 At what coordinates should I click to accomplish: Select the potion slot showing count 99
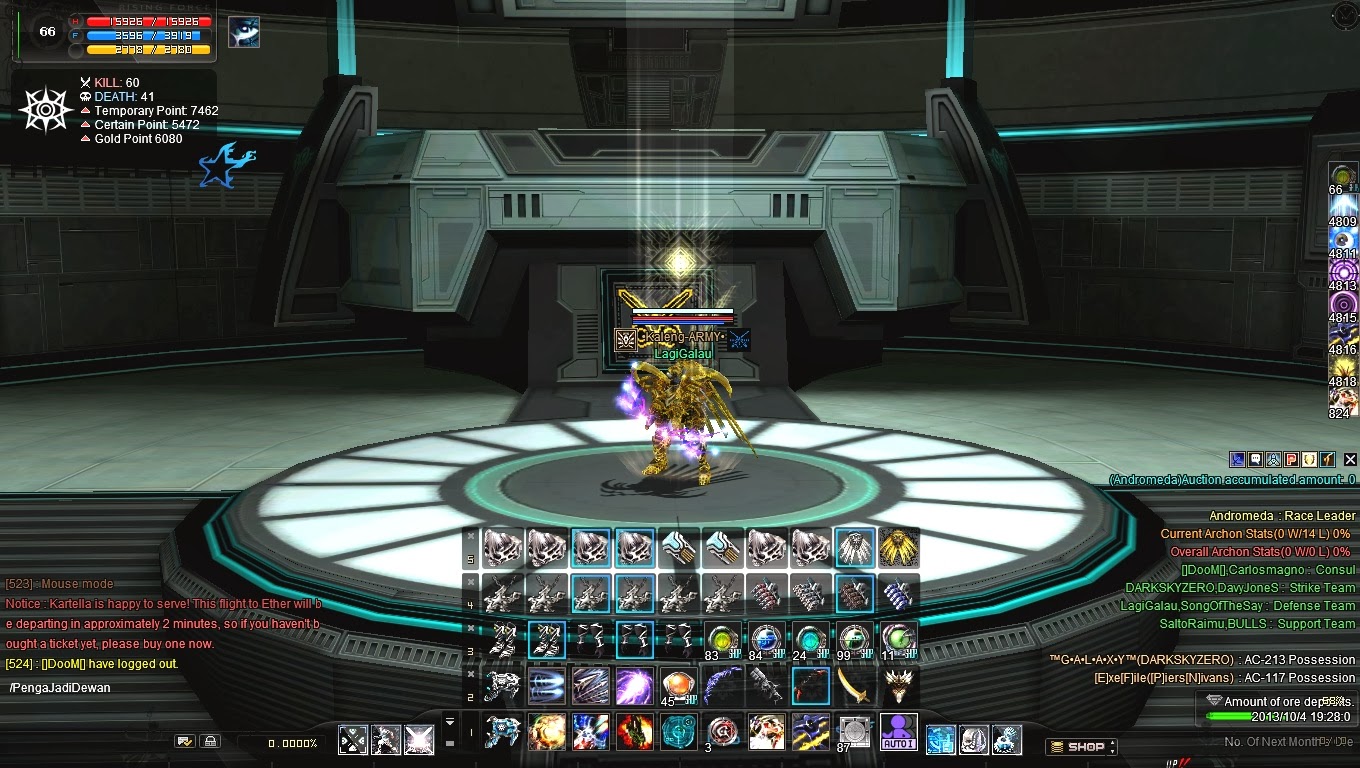pos(854,641)
